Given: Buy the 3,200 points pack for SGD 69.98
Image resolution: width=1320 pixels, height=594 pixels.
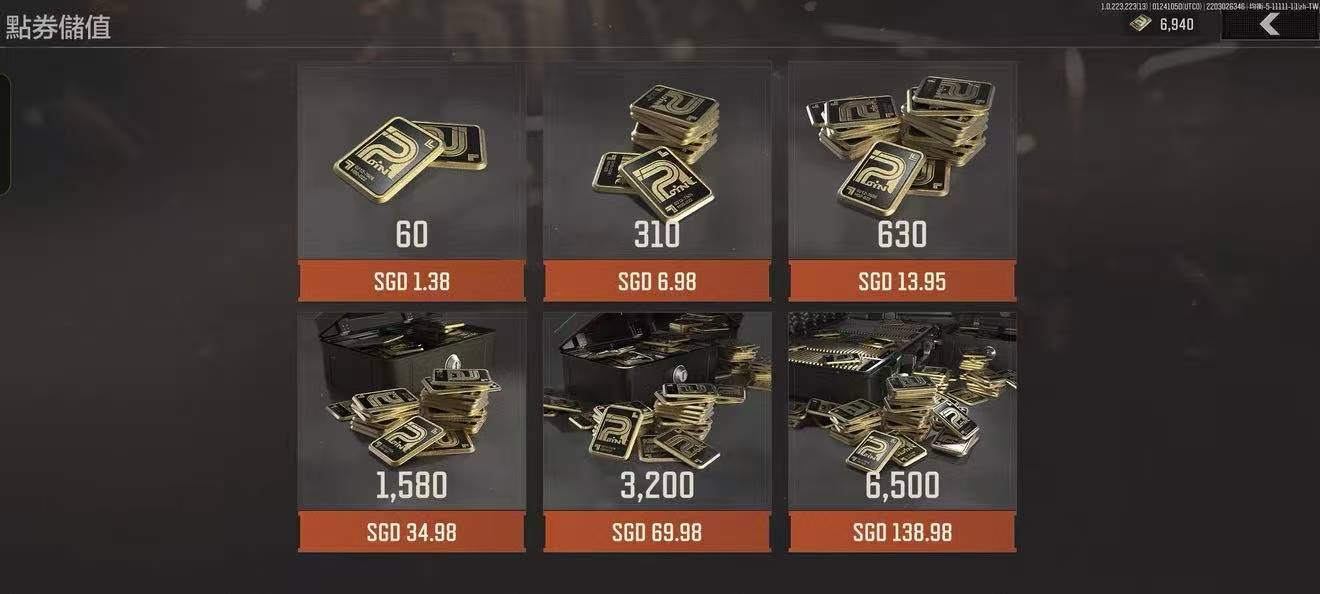Looking at the screenshot, I should 656,532.
